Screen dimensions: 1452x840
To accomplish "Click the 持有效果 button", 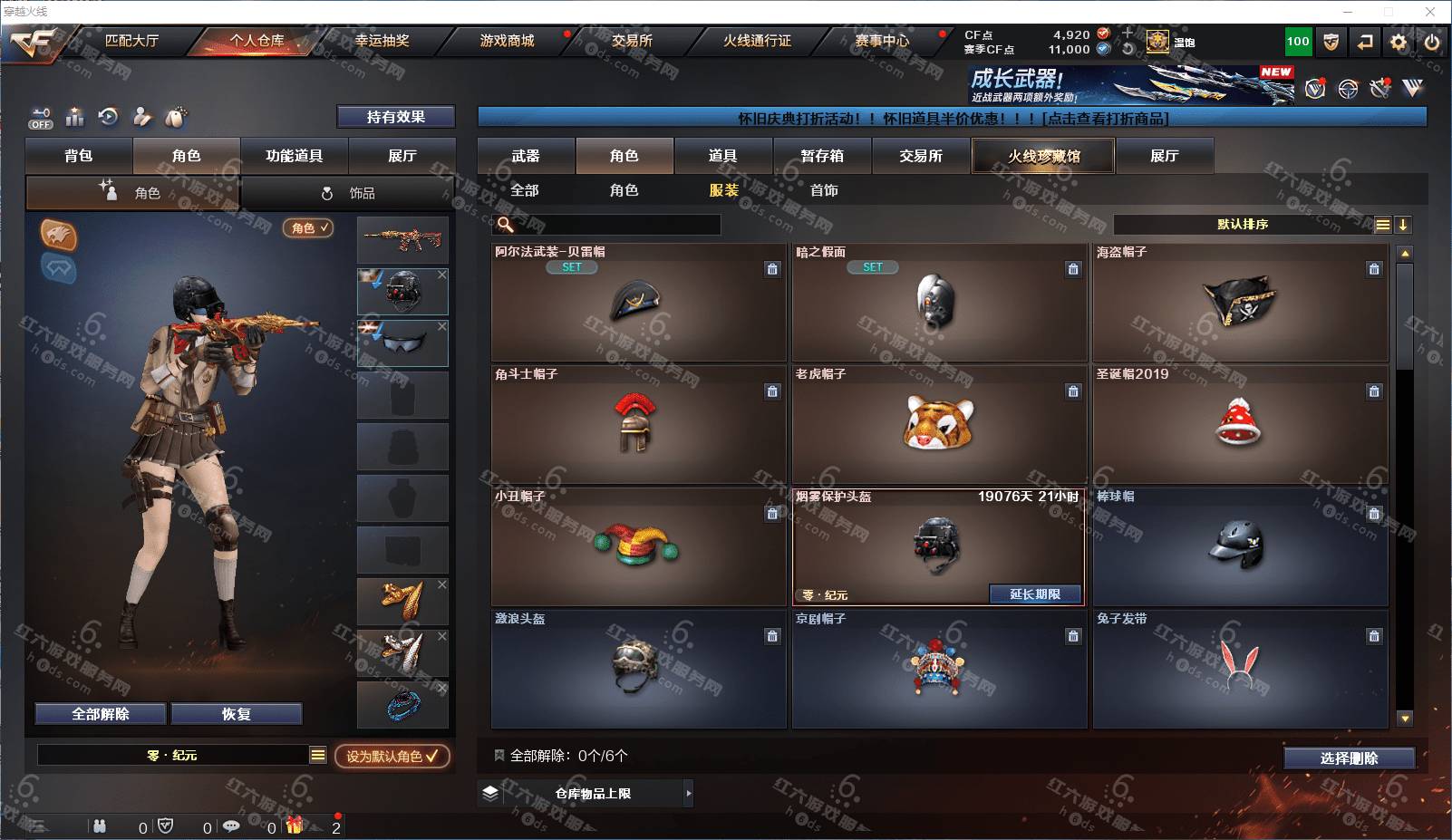I will coord(395,117).
